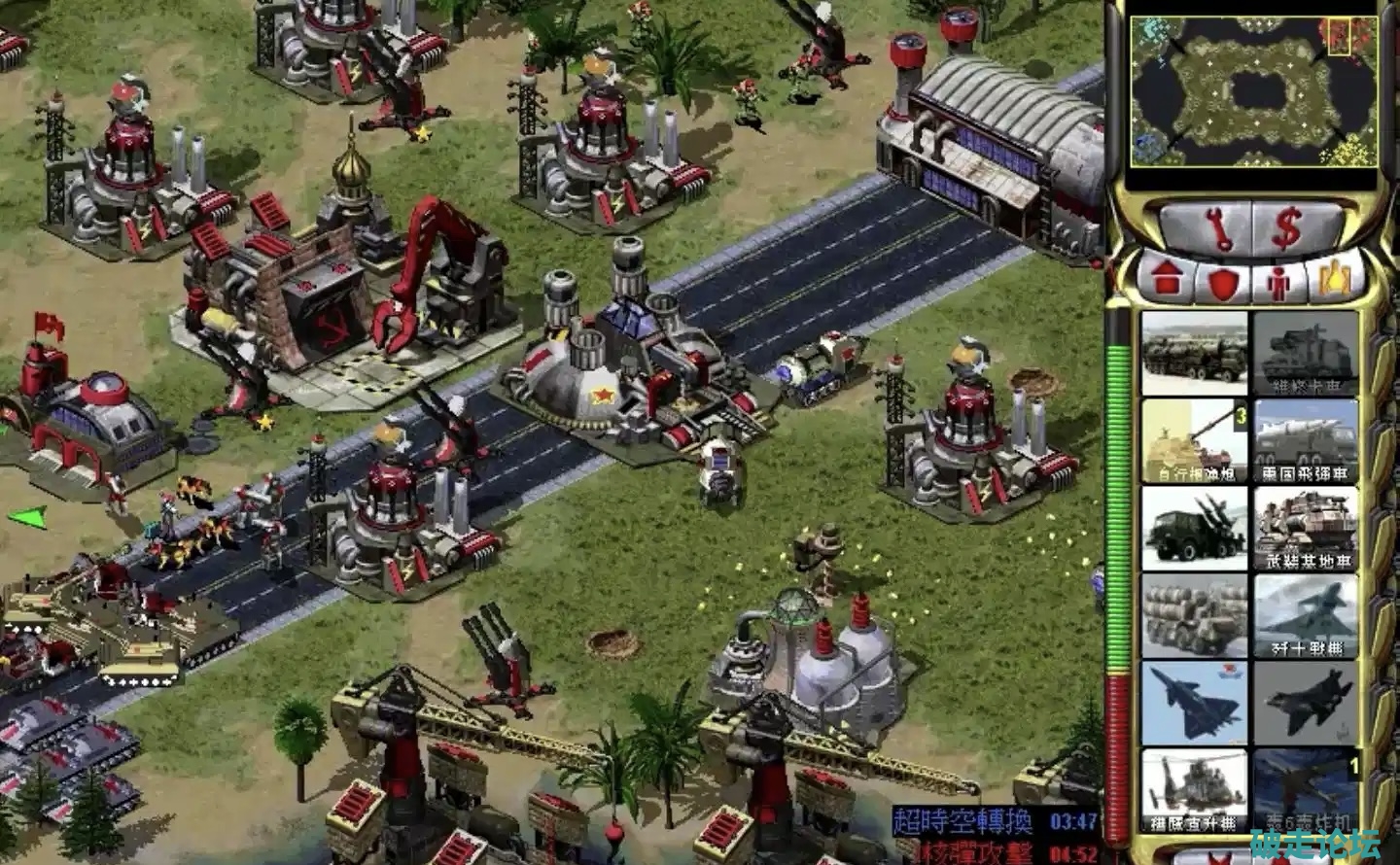Select the self-propelled howitzer icon
The image size is (1400, 865).
point(1195,439)
